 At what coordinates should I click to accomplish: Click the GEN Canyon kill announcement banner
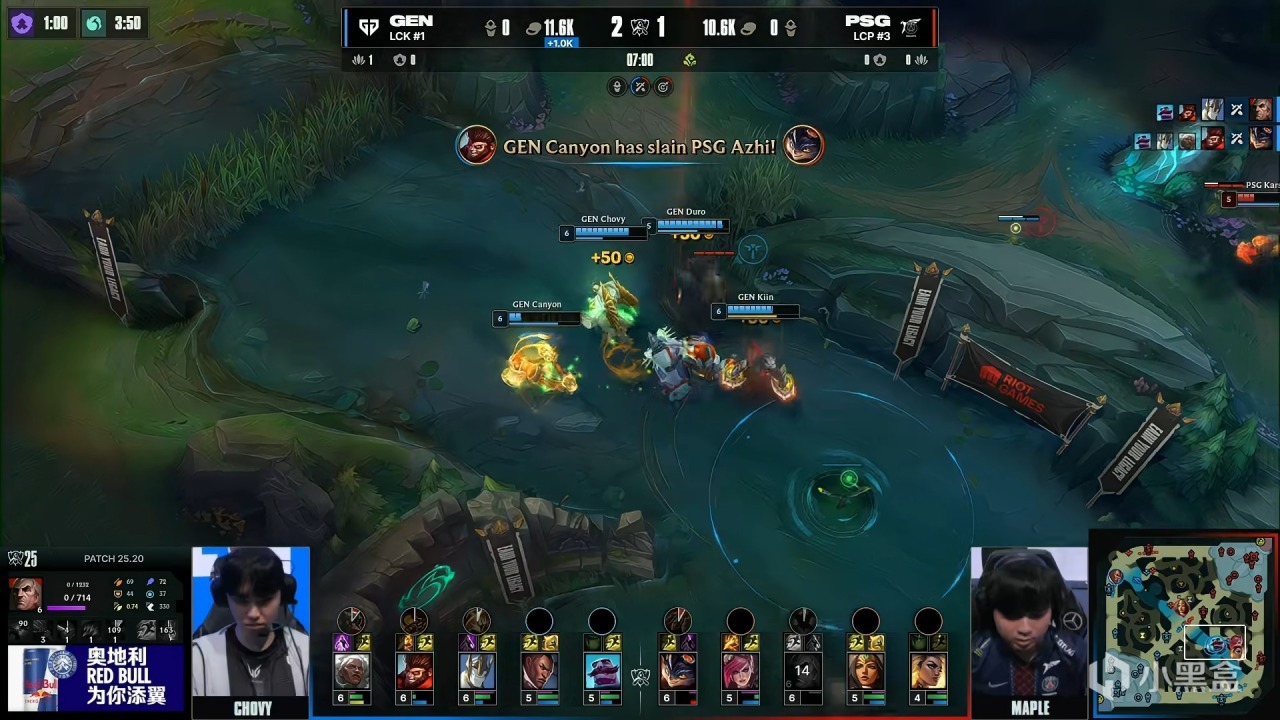(640, 147)
